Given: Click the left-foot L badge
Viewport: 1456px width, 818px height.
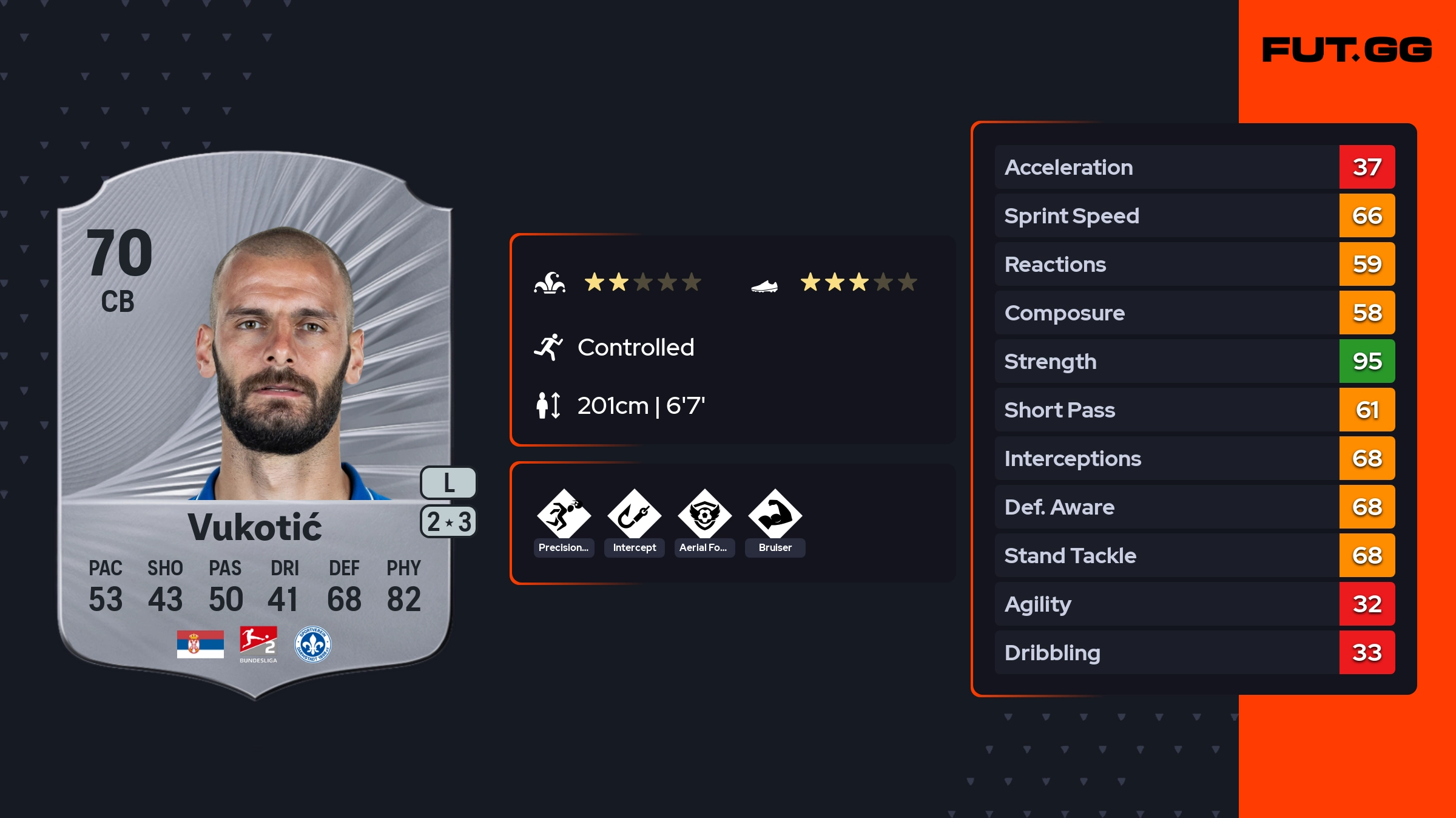Looking at the screenshot, I should 448,483.
